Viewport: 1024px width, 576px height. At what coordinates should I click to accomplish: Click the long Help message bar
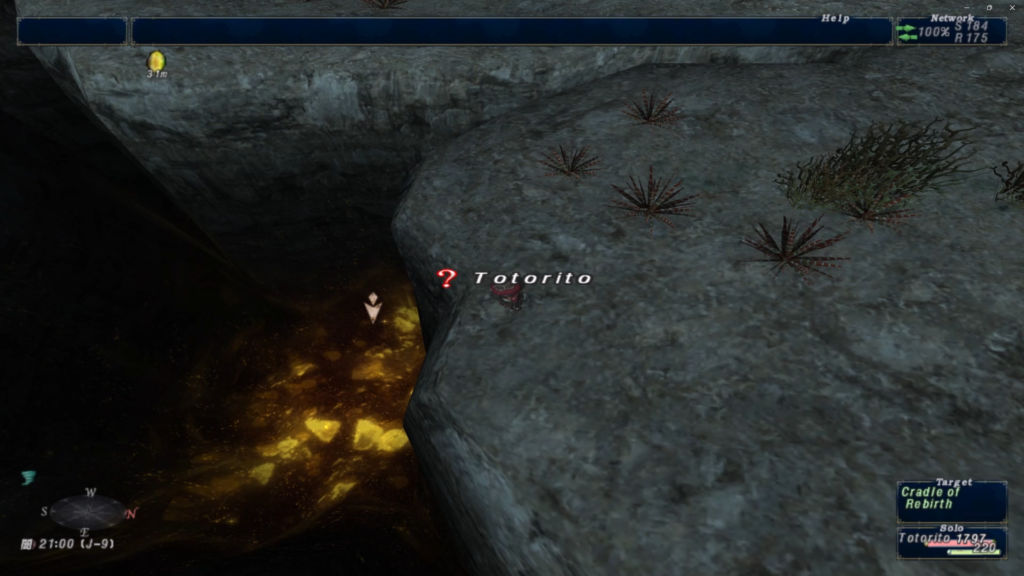click(511, 31)
